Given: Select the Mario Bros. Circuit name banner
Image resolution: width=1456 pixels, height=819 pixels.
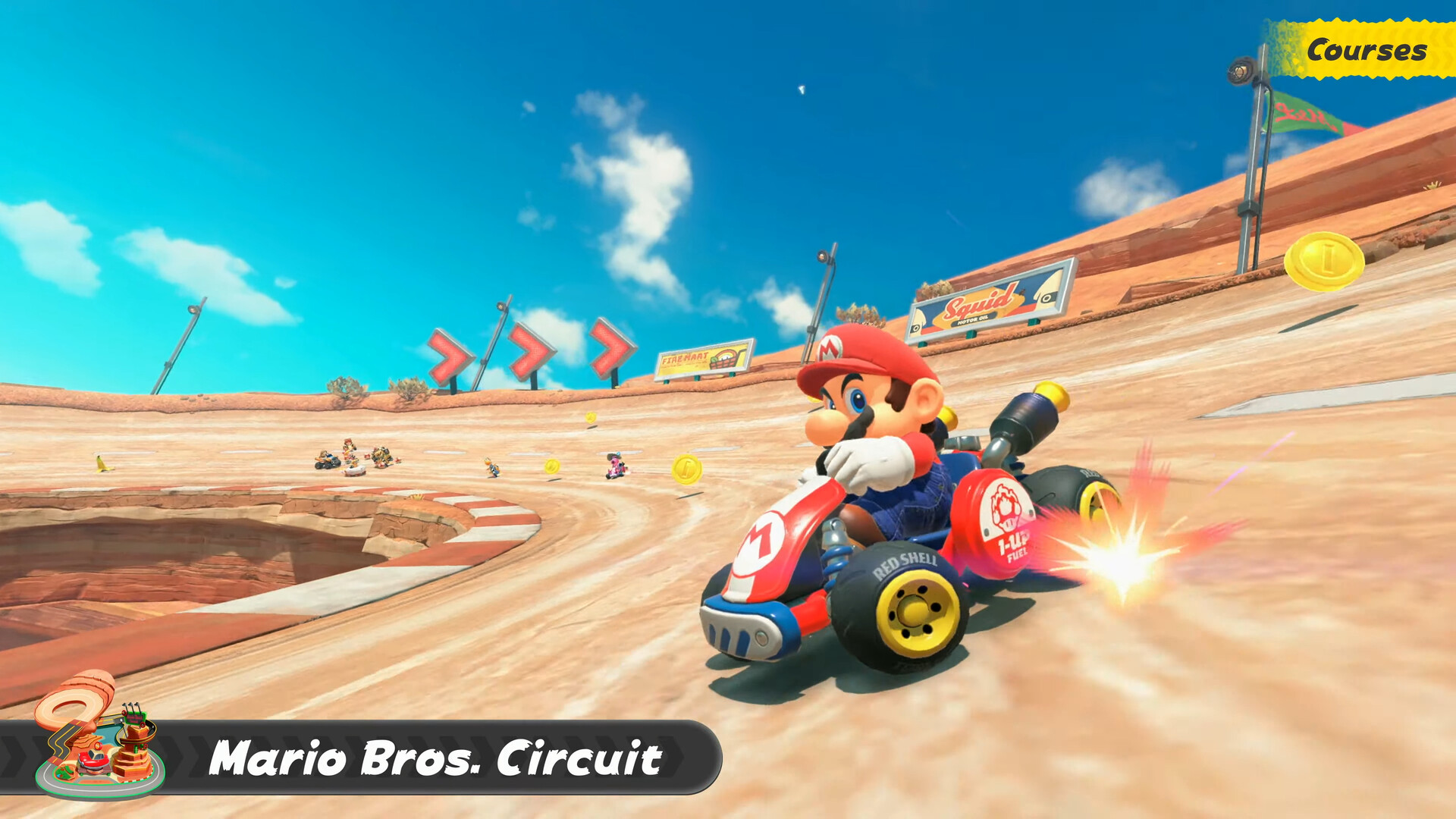Looking at the screenshot, I should (x=435, y=758).
